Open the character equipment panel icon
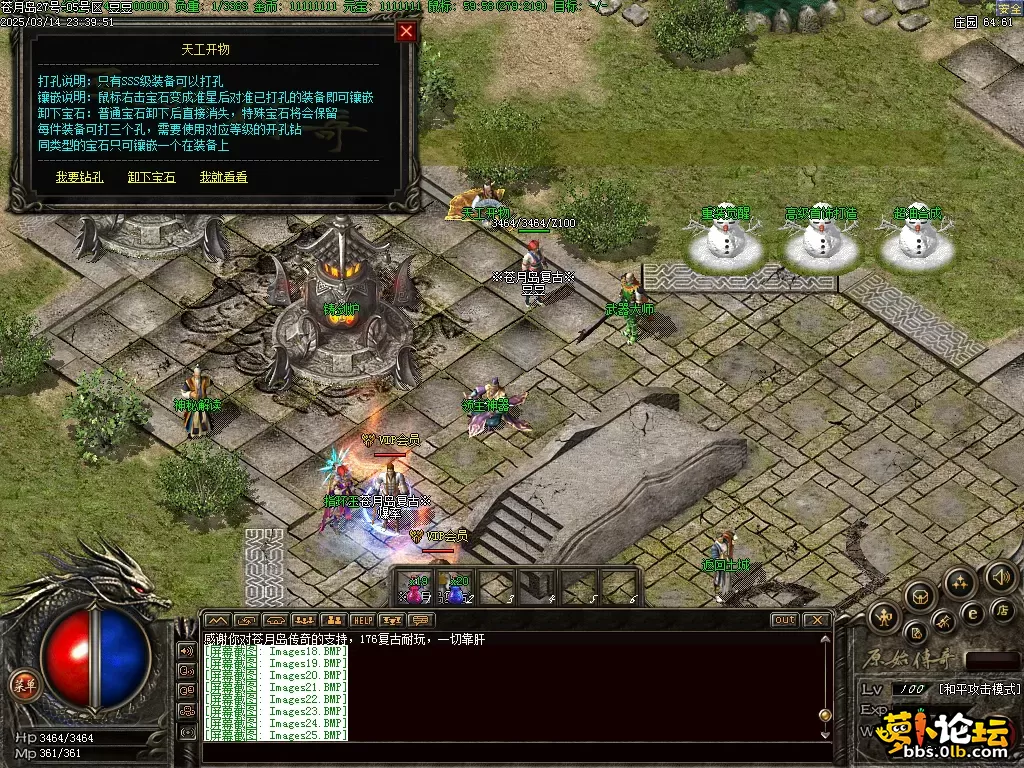1024x768 pixels. 884,617
